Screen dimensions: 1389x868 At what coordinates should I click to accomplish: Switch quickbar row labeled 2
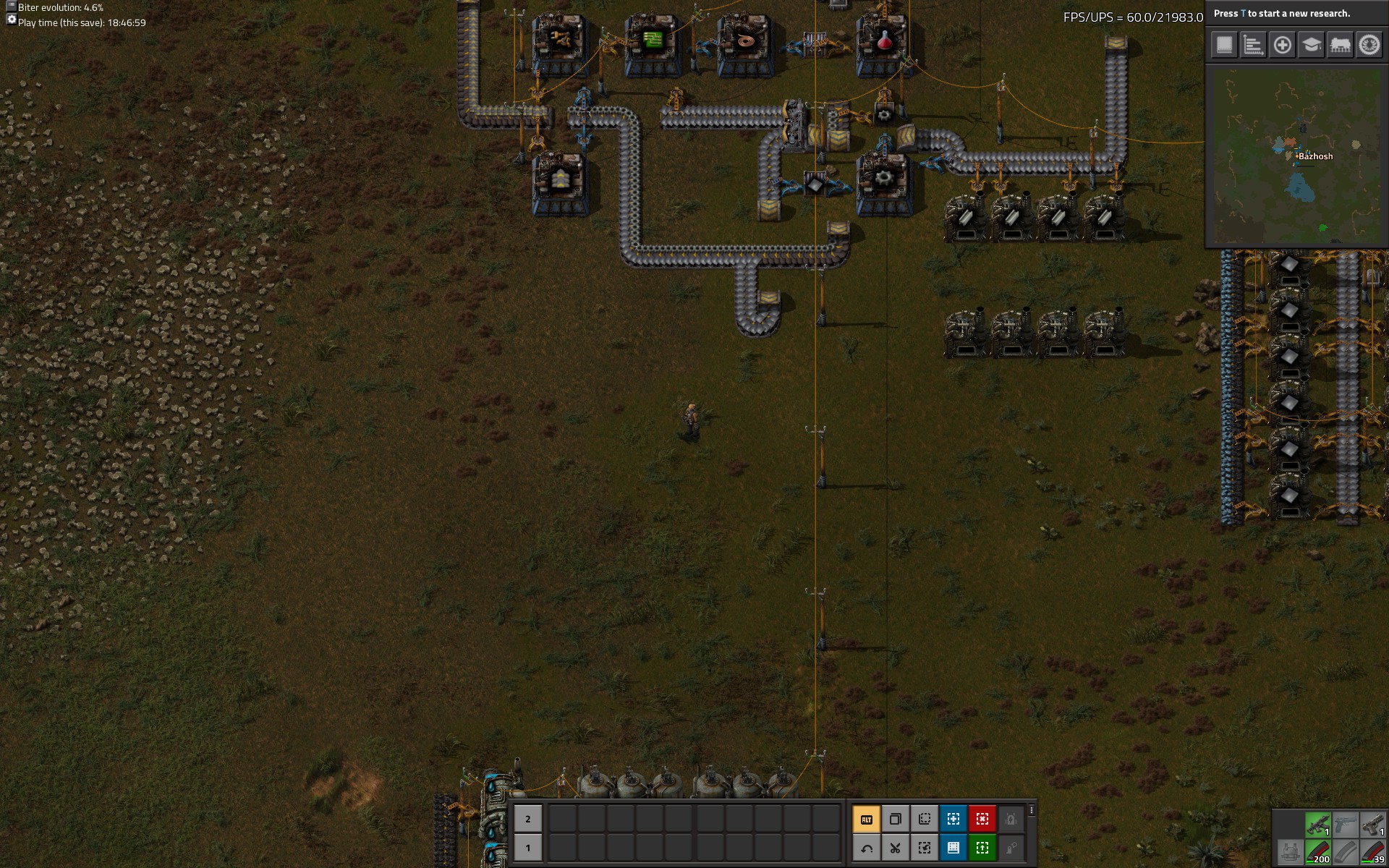click(x=527, y=819)
